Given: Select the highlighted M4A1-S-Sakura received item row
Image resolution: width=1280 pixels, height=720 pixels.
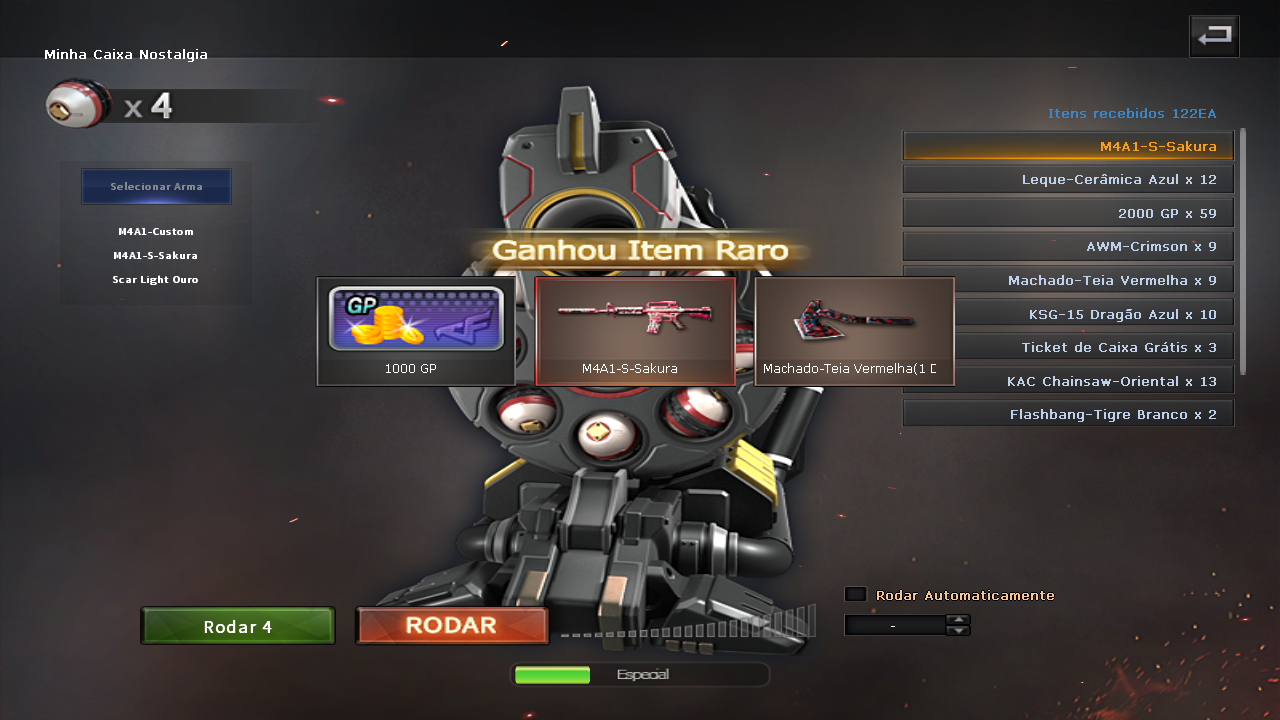Looking at the screenshot, I should (1068, 146).
